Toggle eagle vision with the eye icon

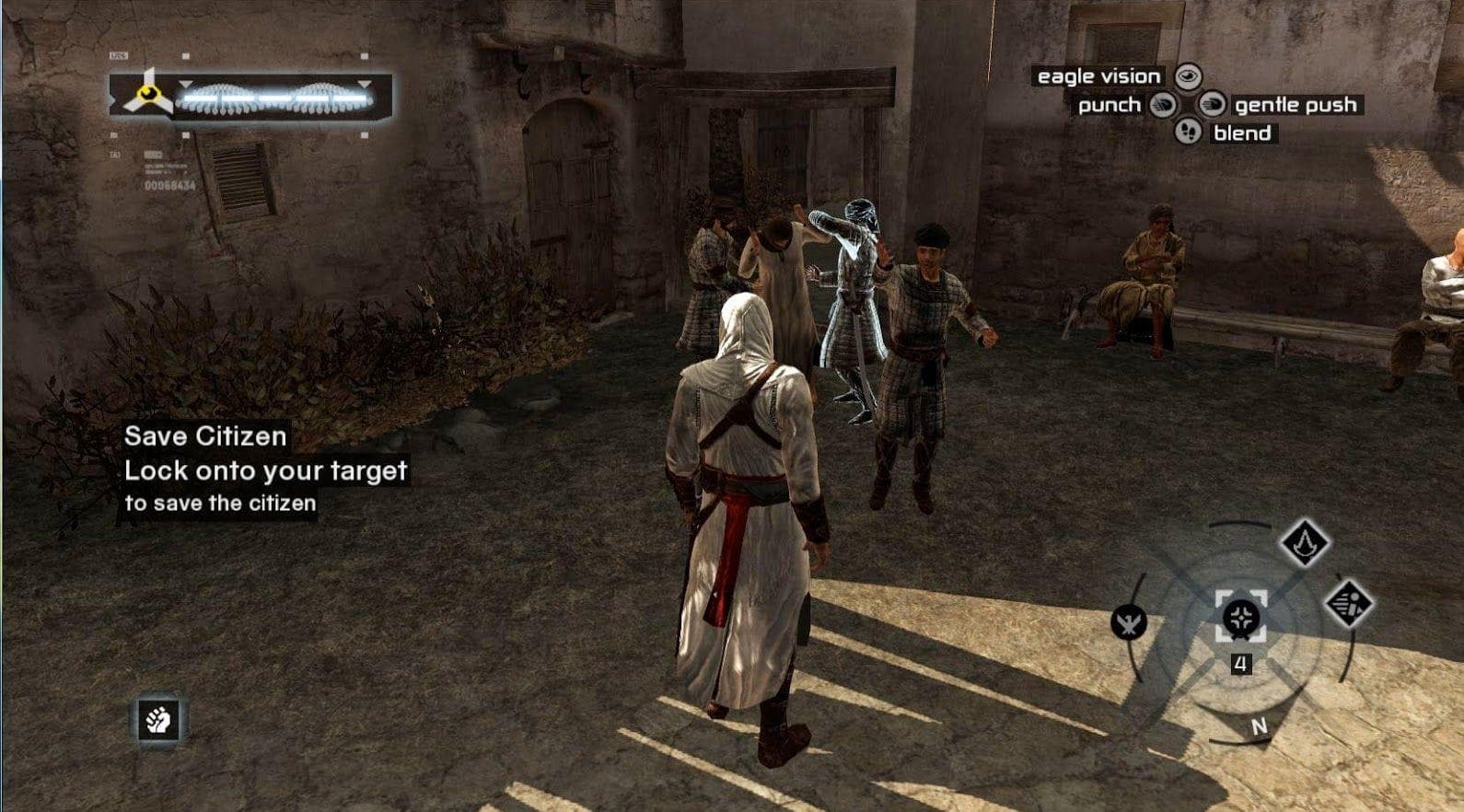point(1188,77)
